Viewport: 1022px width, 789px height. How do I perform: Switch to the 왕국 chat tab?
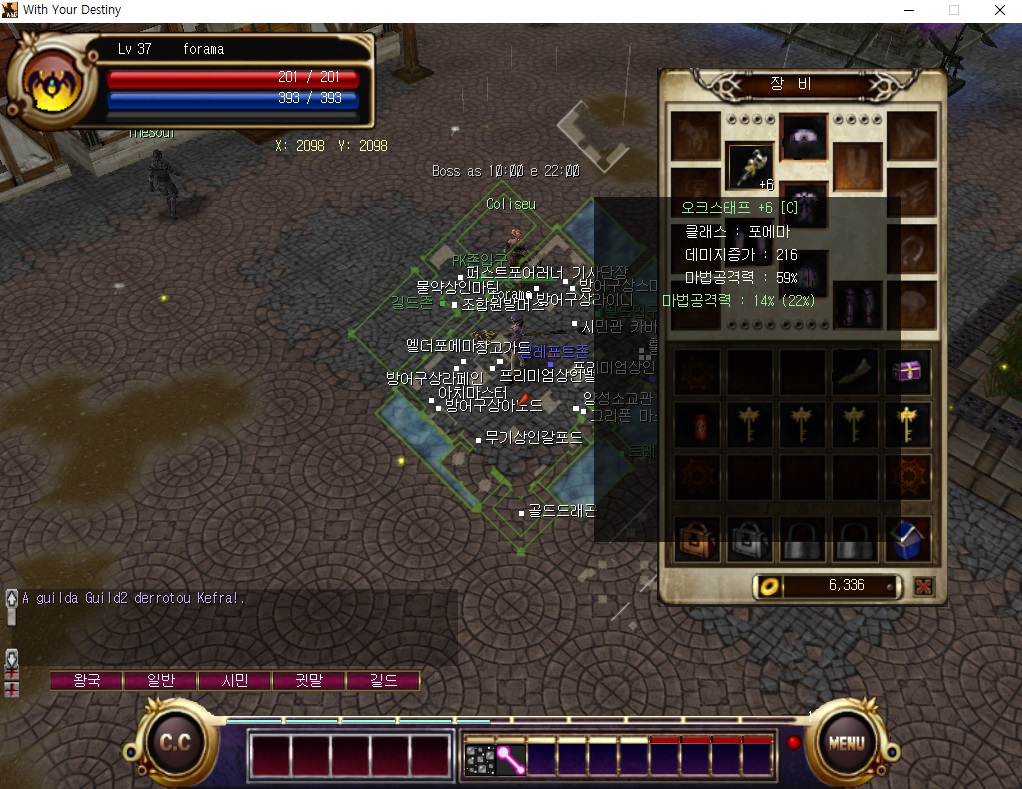pos(87,681)
